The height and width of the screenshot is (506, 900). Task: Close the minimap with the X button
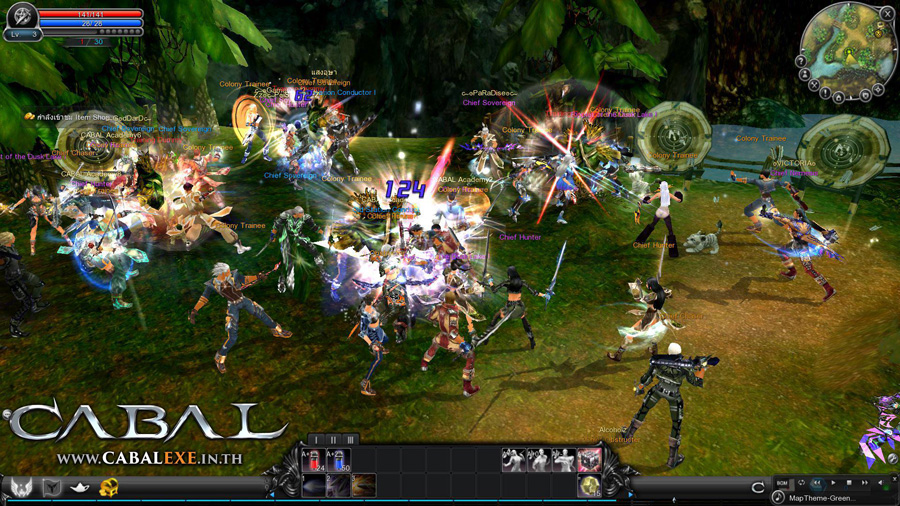(887, 13)
